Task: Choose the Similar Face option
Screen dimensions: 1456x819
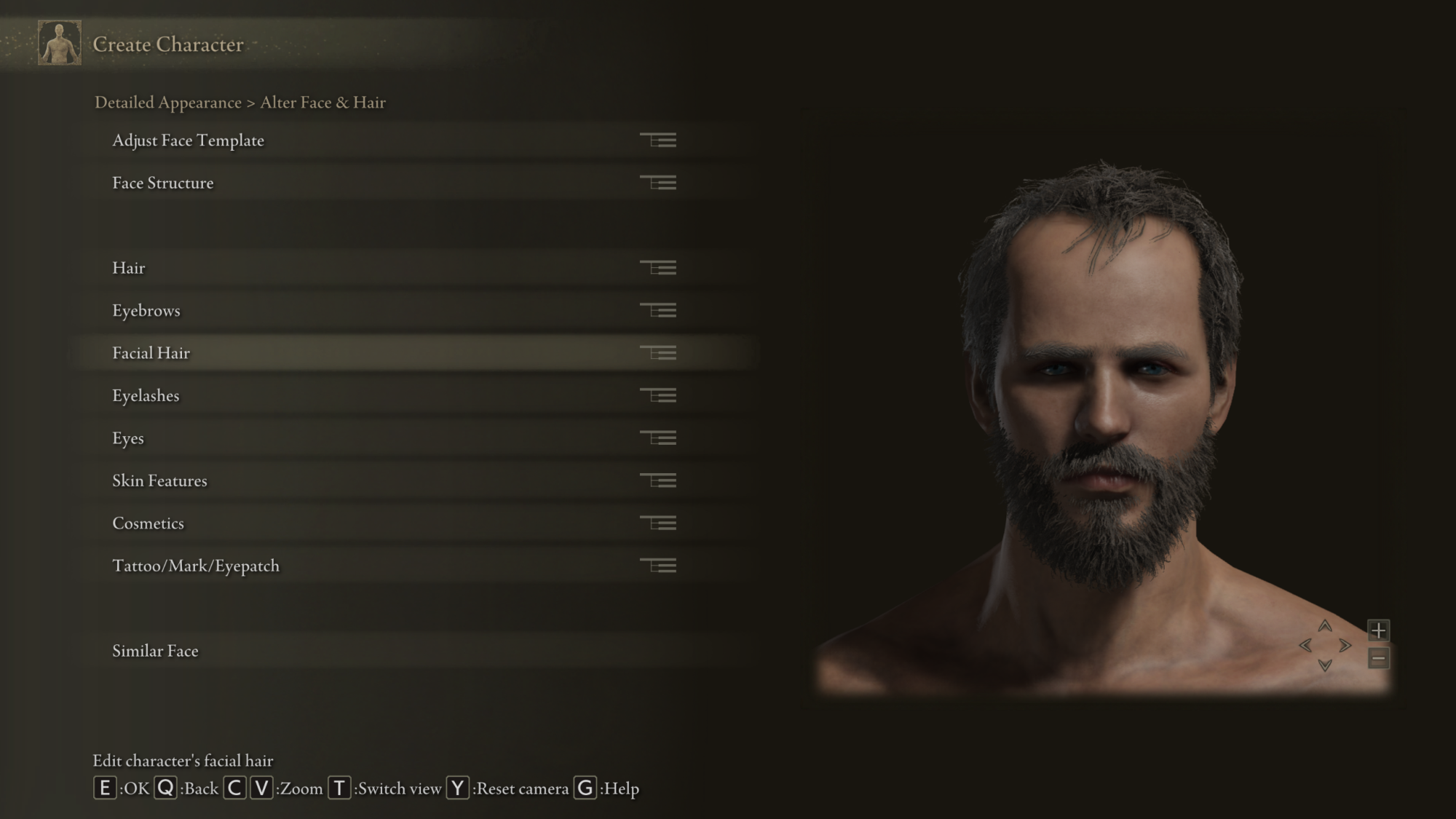Action: coord(155,651)
